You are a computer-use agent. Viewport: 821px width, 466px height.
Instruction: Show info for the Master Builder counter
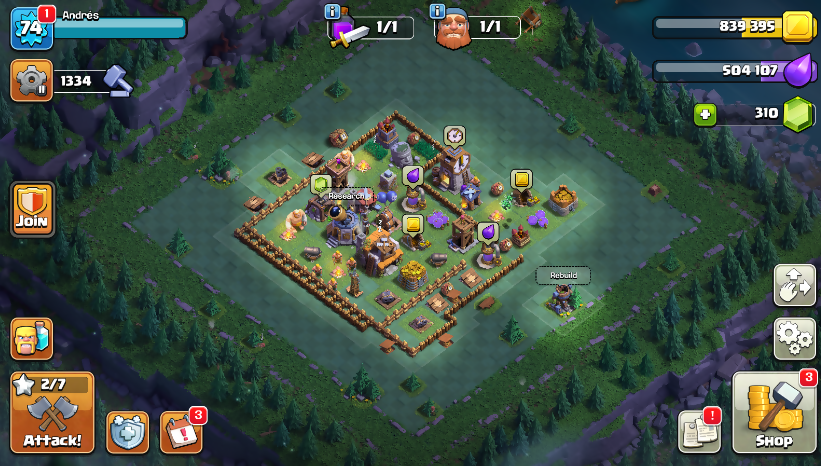(x=437, y=12)
